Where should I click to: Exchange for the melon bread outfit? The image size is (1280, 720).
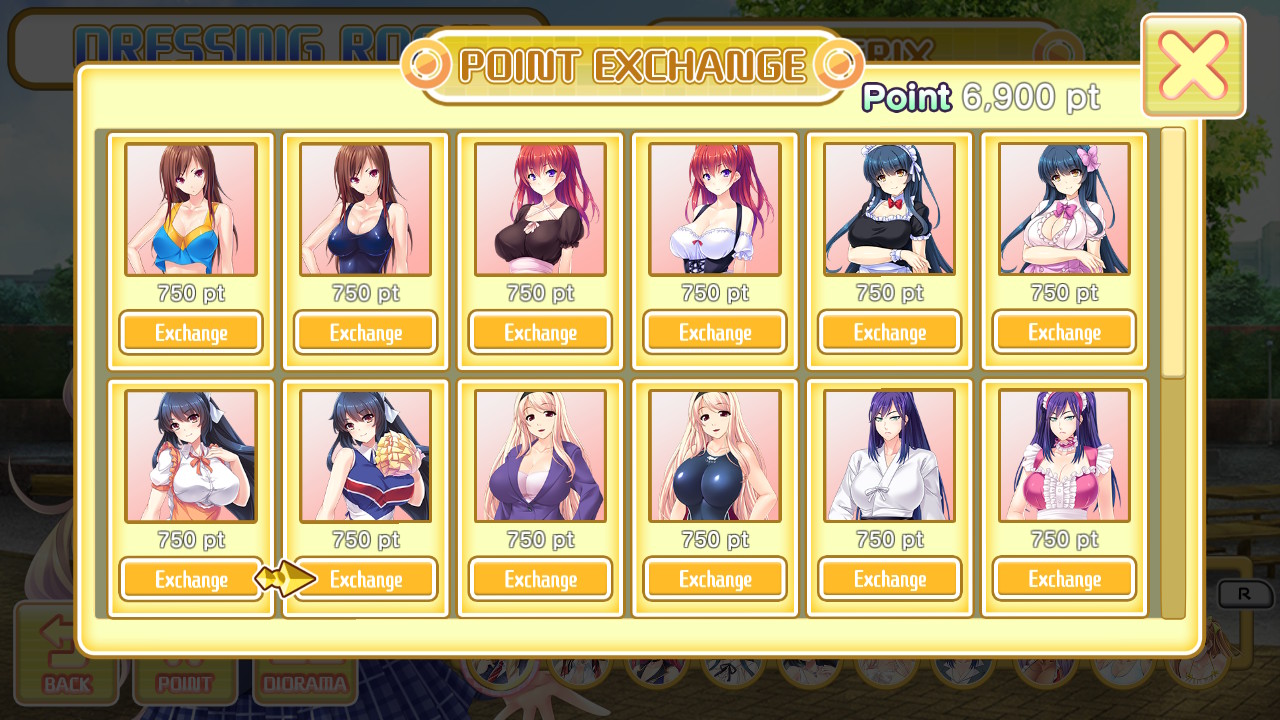[365, 579]
